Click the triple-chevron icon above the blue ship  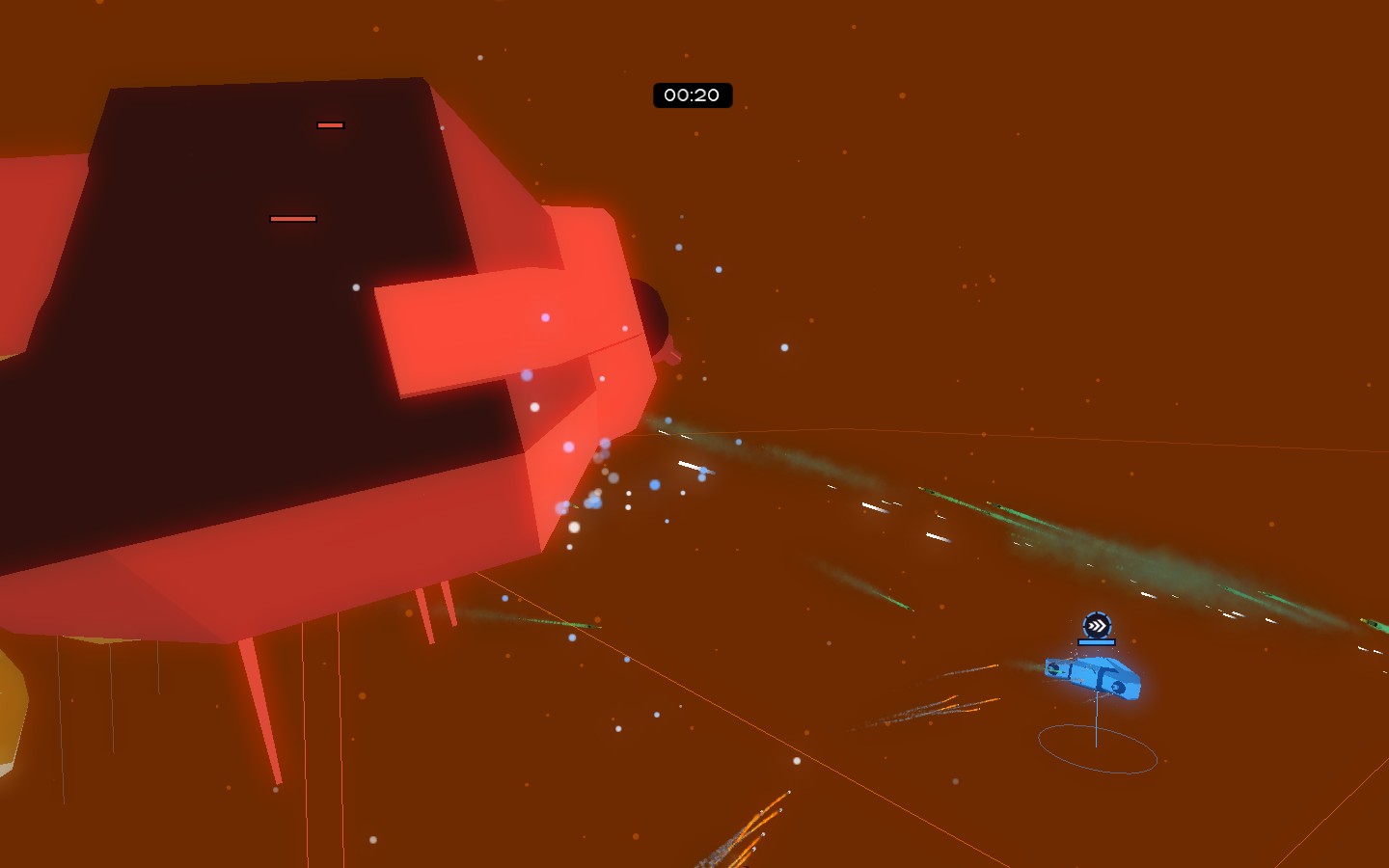pos(1097,626)
